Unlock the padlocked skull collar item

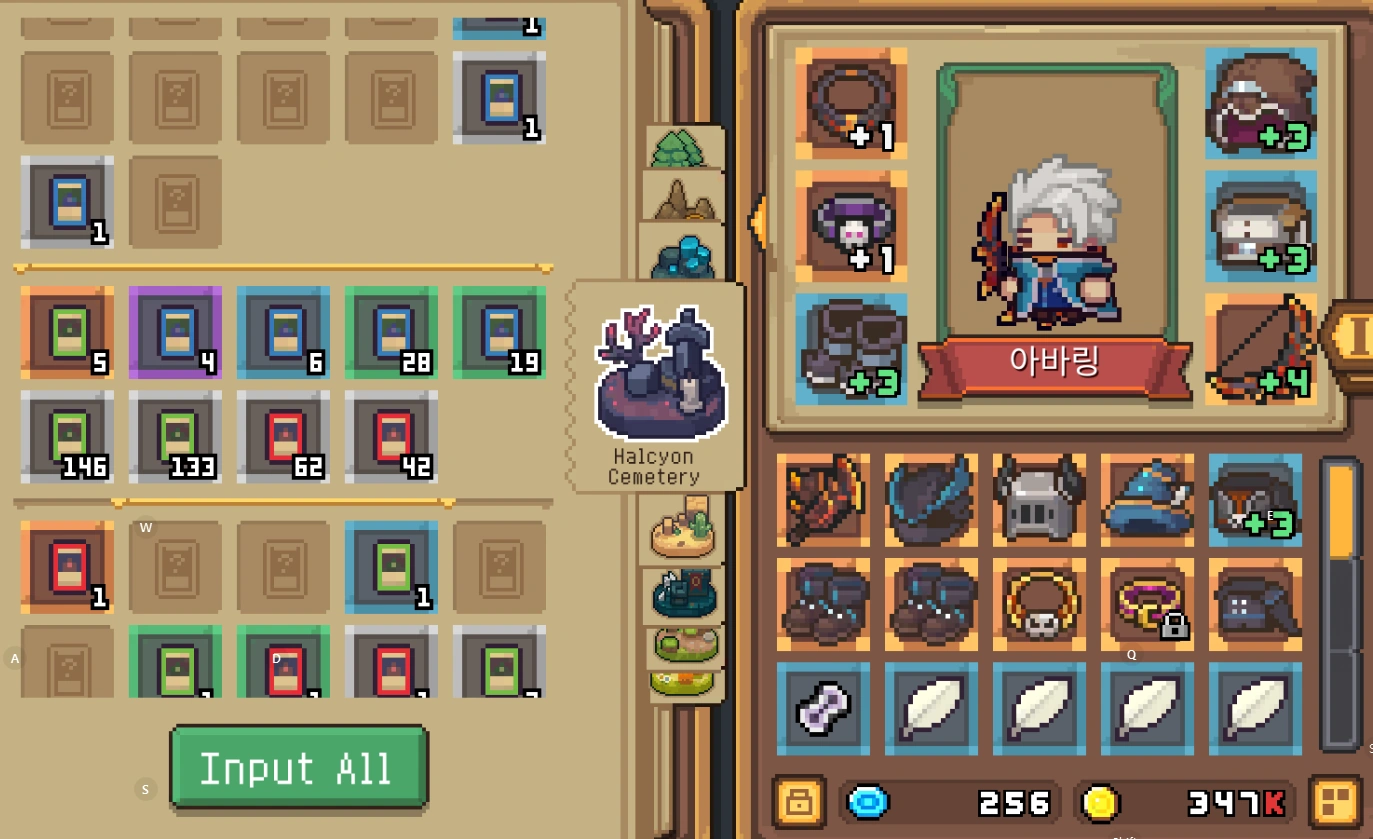point(1146,604)
